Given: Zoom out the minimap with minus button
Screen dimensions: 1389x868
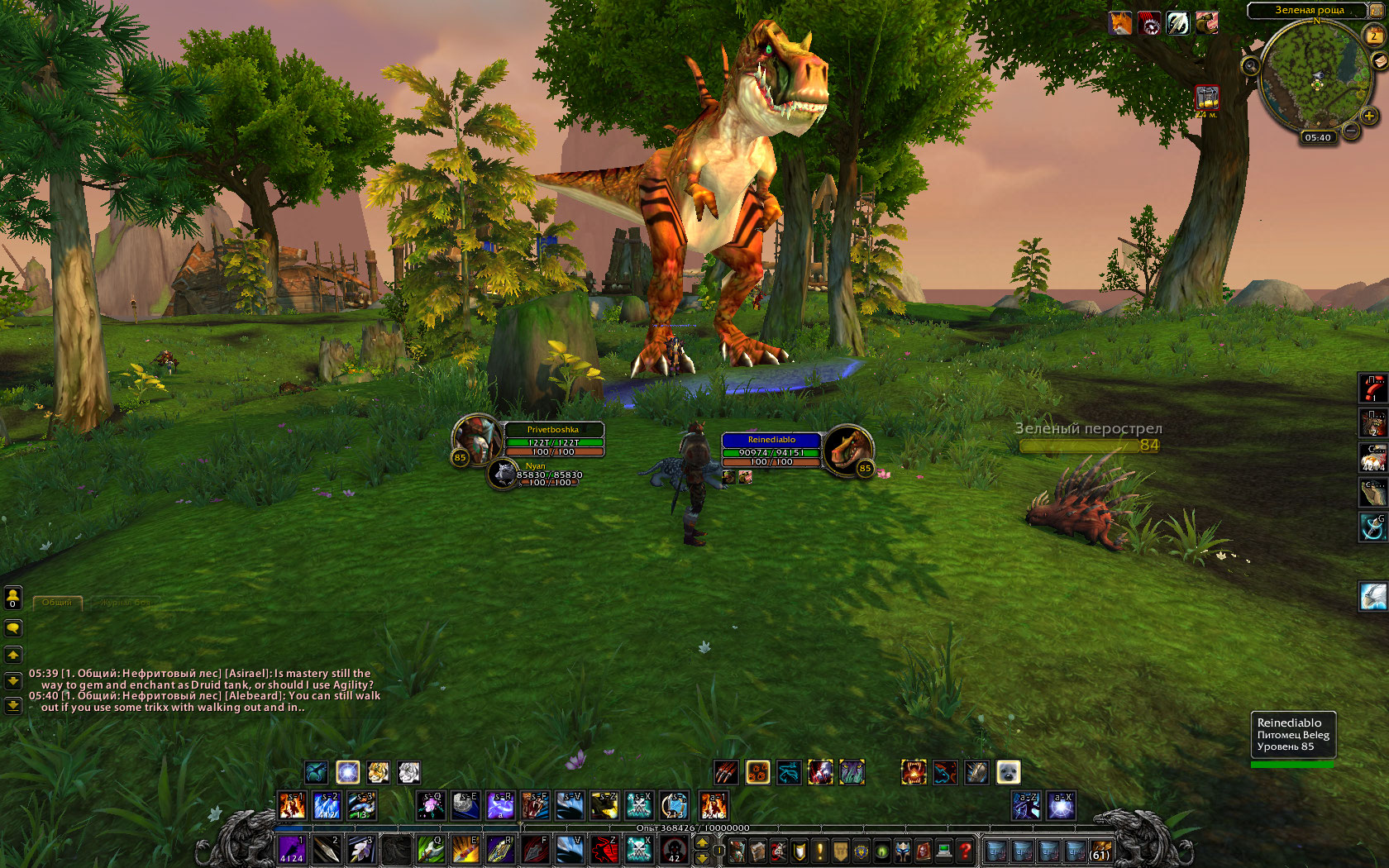Looking at the screenshot, I should 1351,130.
